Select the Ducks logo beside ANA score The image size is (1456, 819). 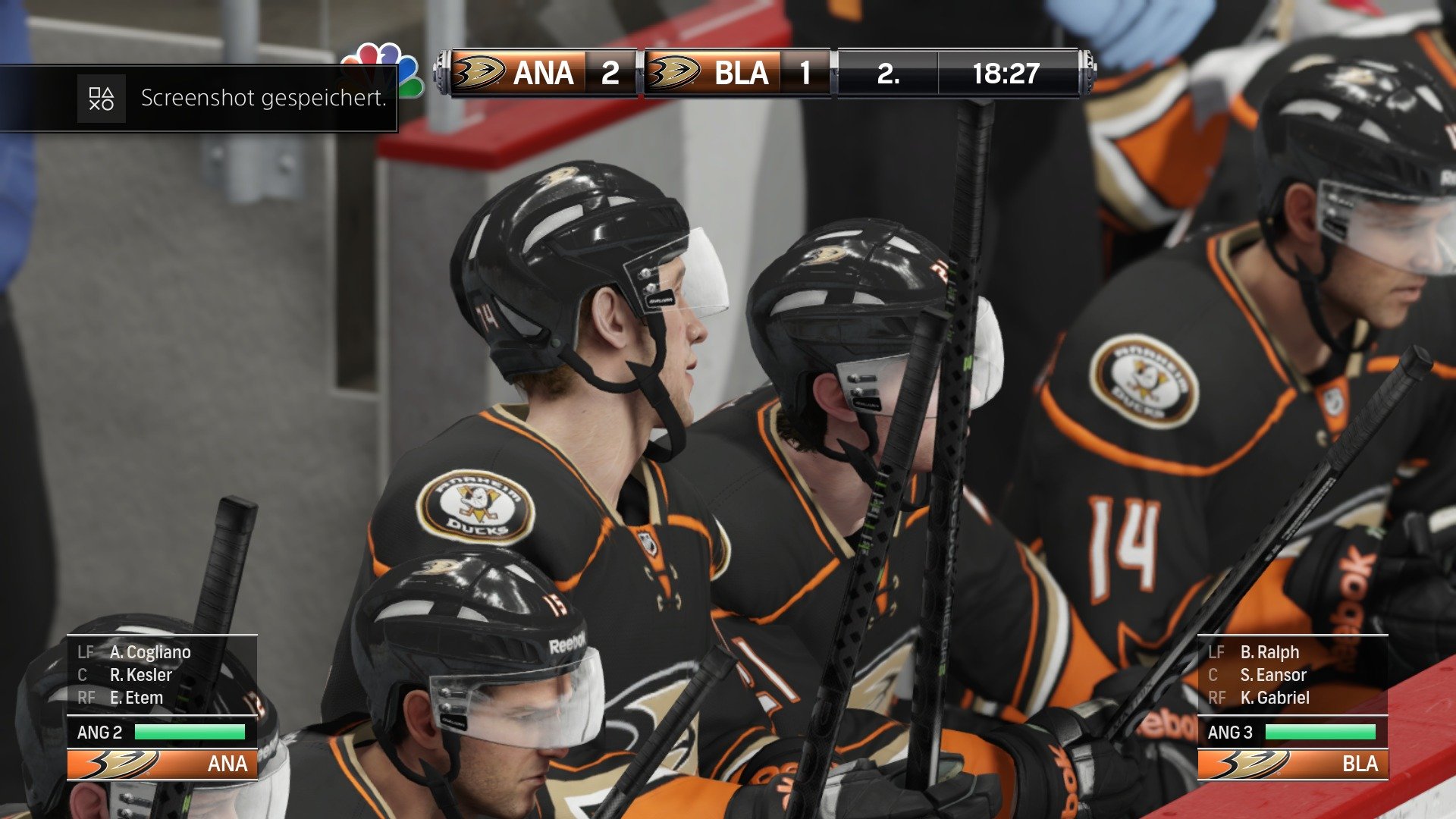(478, 74)
